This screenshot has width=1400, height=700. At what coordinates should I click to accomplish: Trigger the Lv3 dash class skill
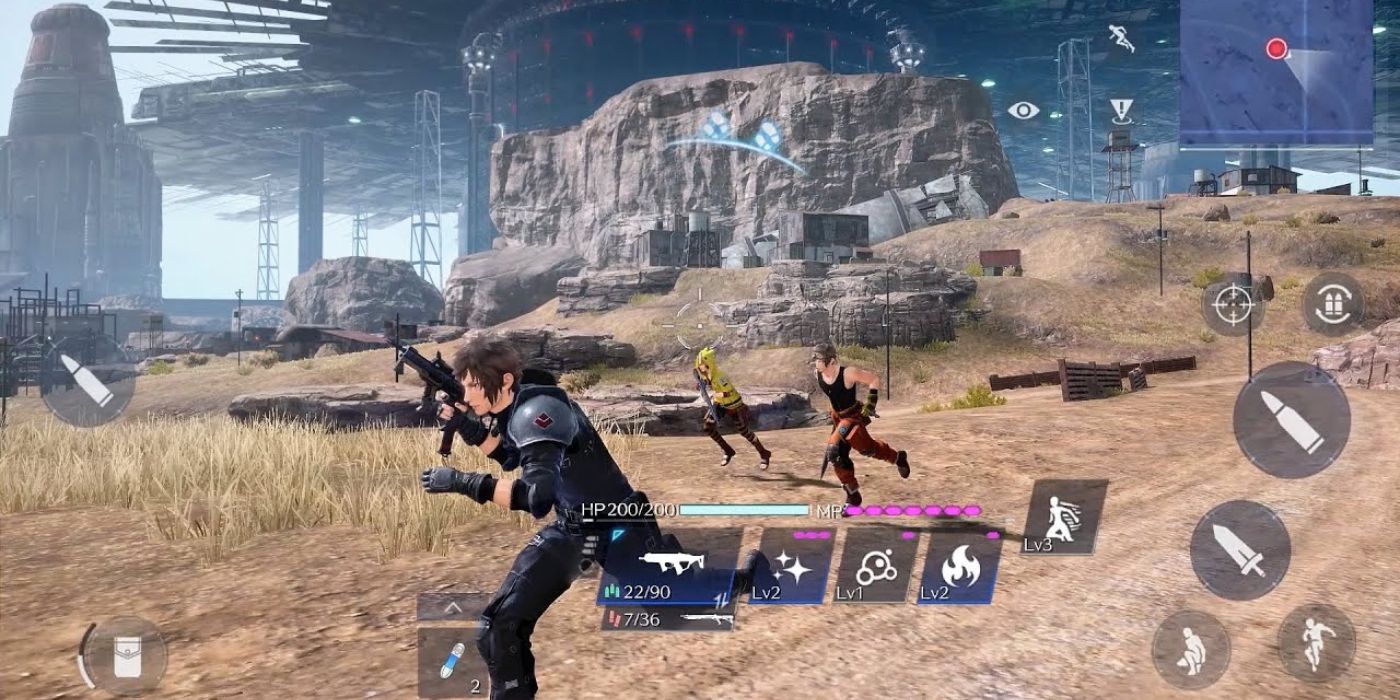[x=1063, y=517]
